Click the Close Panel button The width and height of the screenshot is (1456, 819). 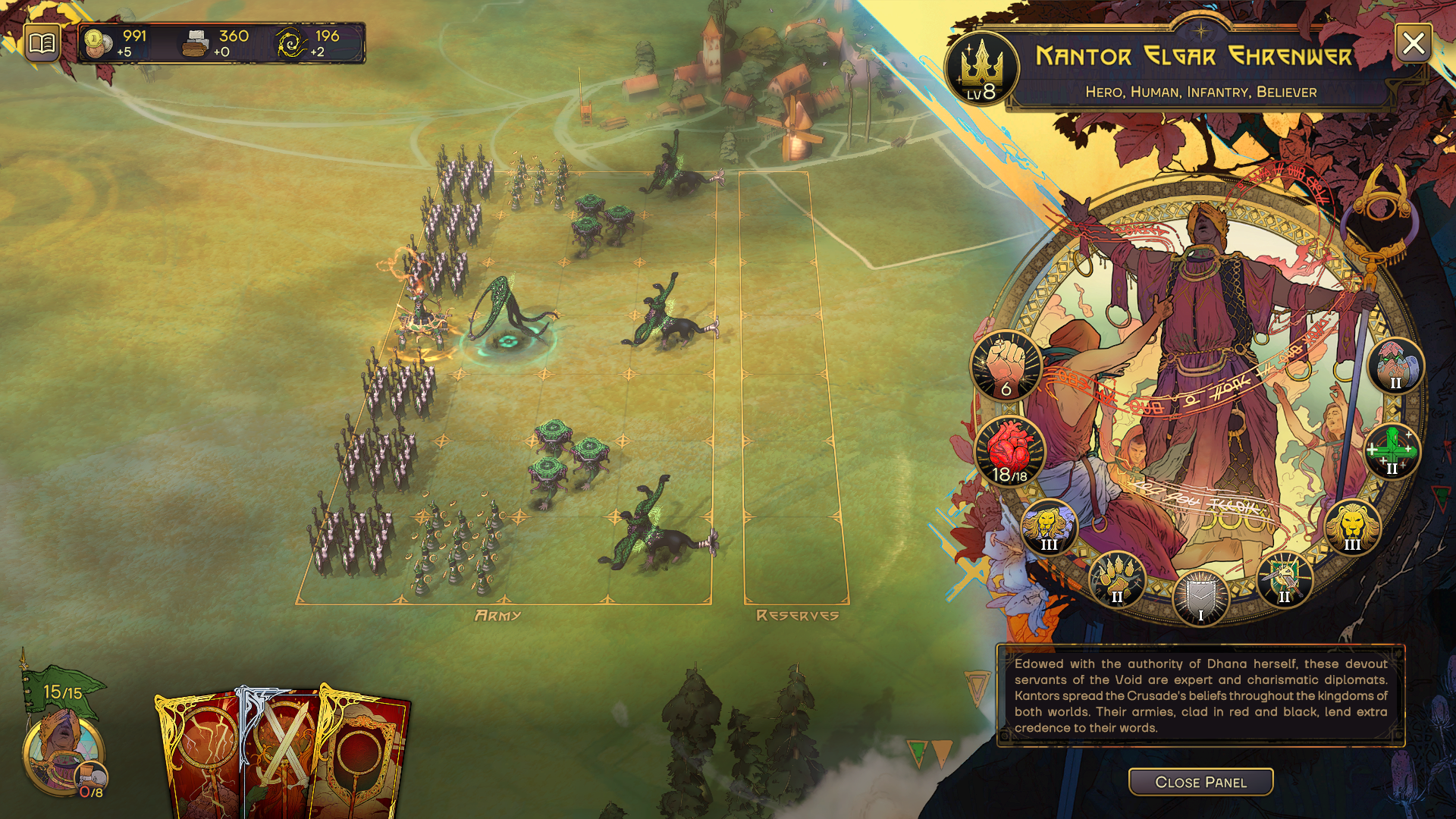tap(1200, 782)
